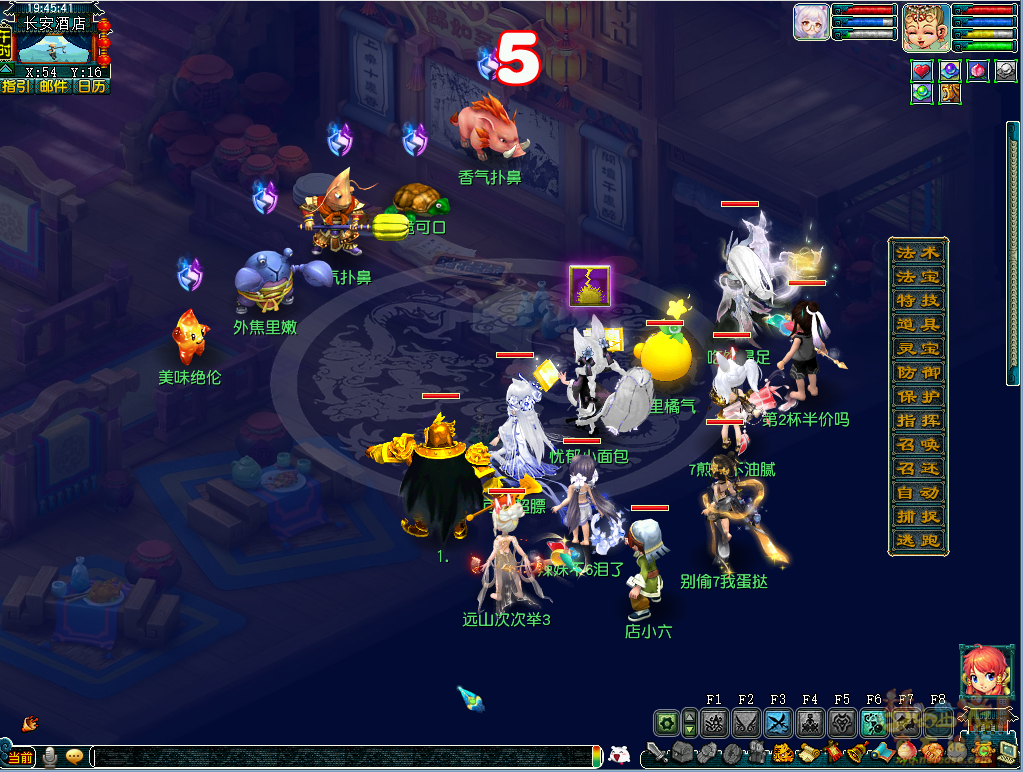The width and height of the screenshot is (1023, 772).
Task: Click the sword icon in bottom toolbar
Action: point(657,752)
